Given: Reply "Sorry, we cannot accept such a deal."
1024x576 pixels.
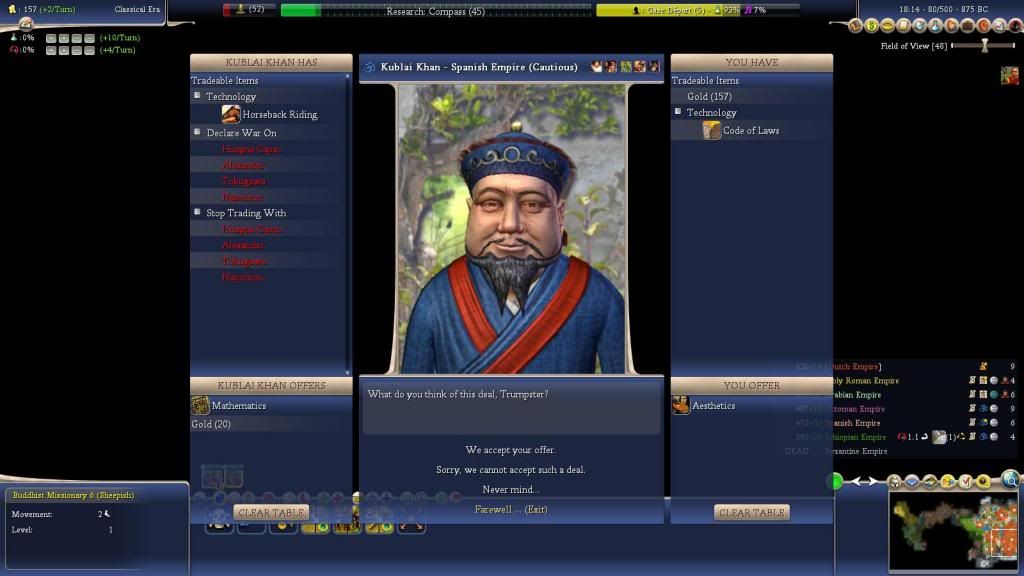Looking at the screenshot, I should pyautogui.click(x=510, y=470).
